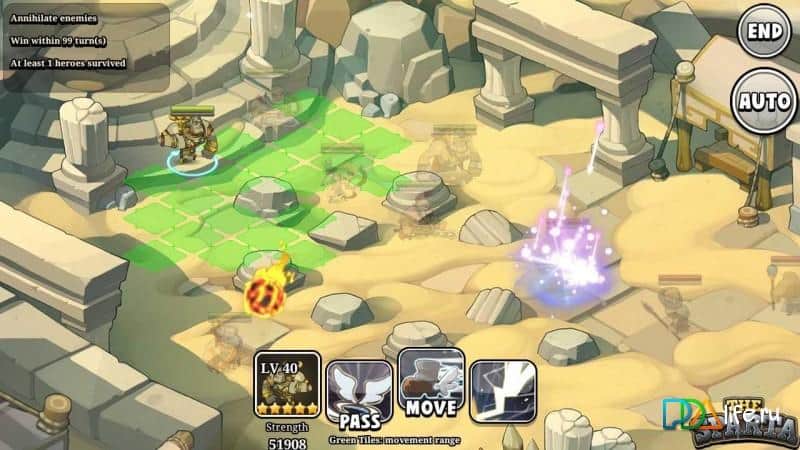The height and width of the screenshot is (450, 800).
Task: Select the MOVE action icon
Action: (x=431, y=382)
